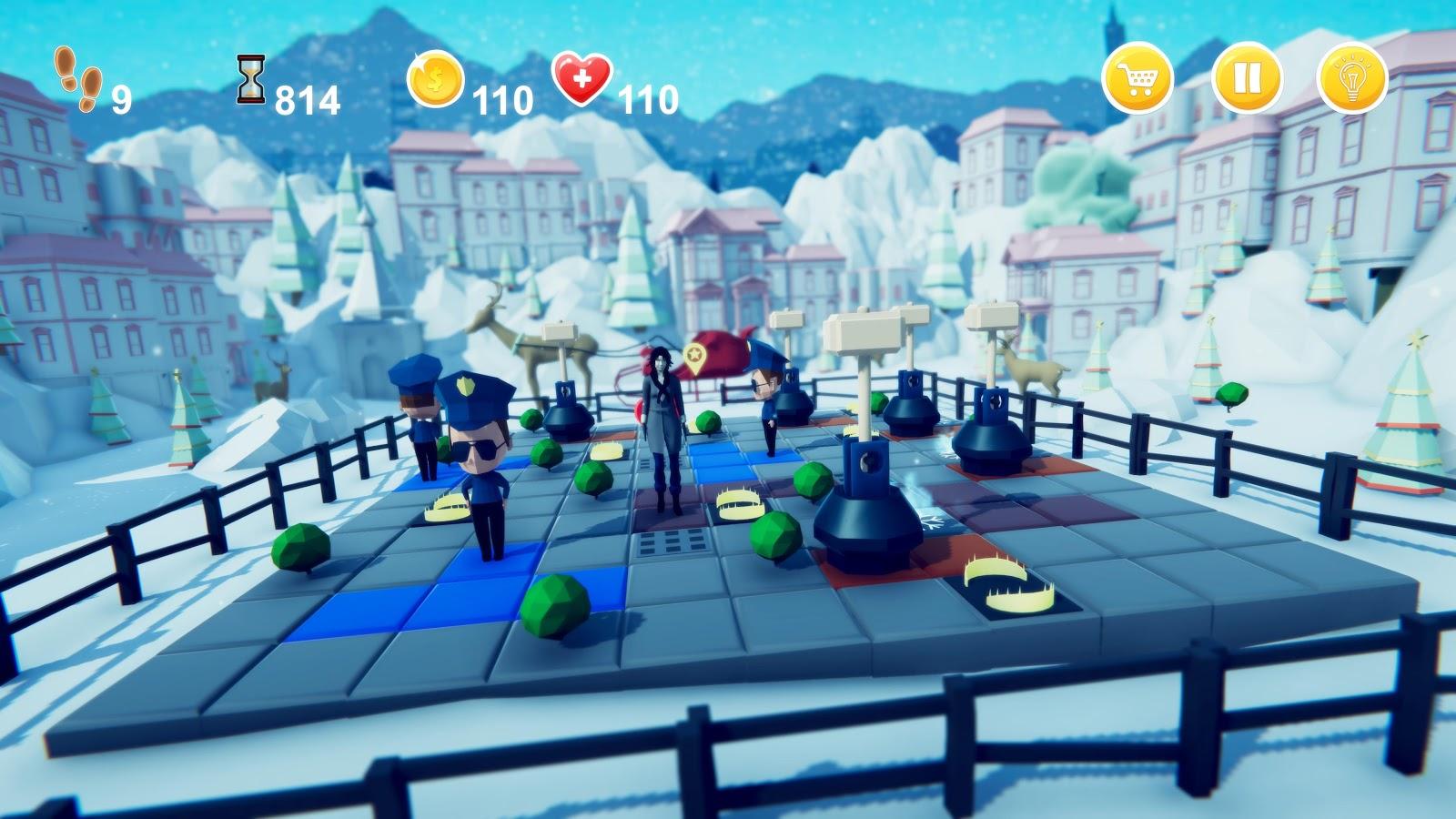The image size is (1456, 819).
Task: Get a hint from the lightbulb button
Action: (x=1352, y=79)
